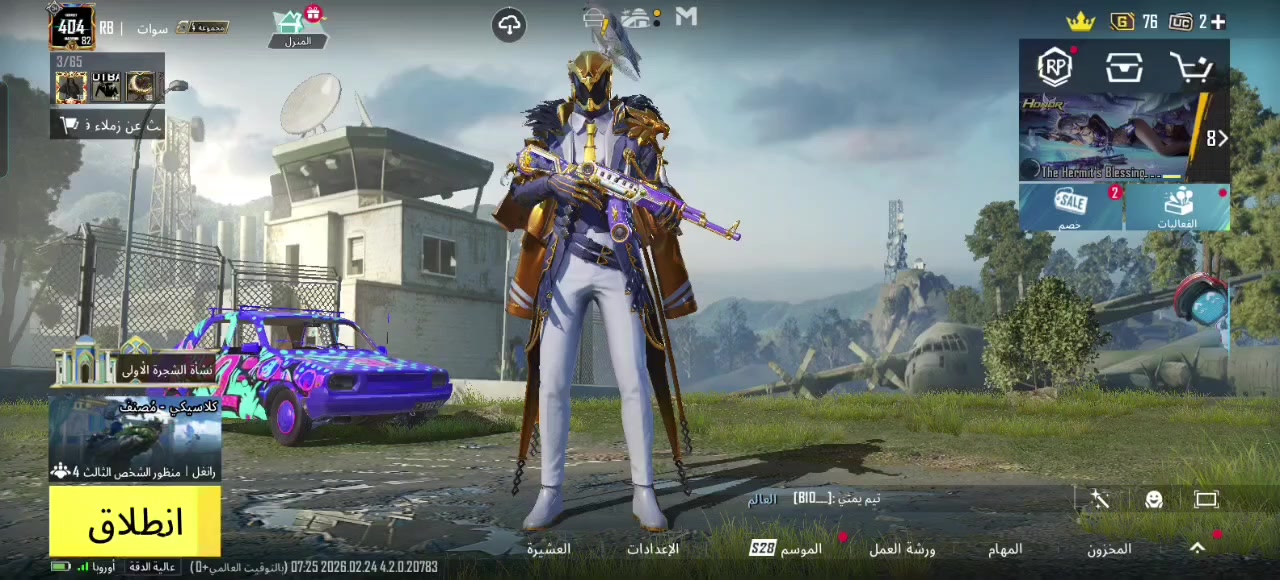
Task: Open the المخزون inventory menu
Action: tap(1109, 549)
